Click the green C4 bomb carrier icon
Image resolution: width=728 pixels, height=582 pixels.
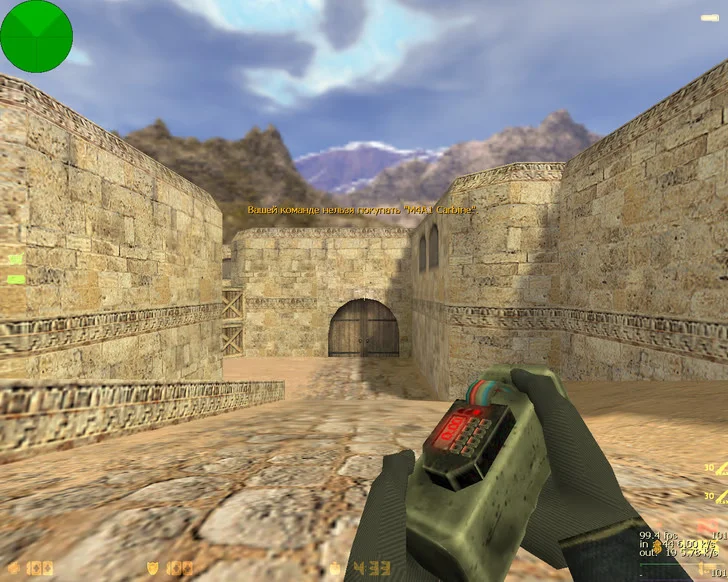coord(15,279)
